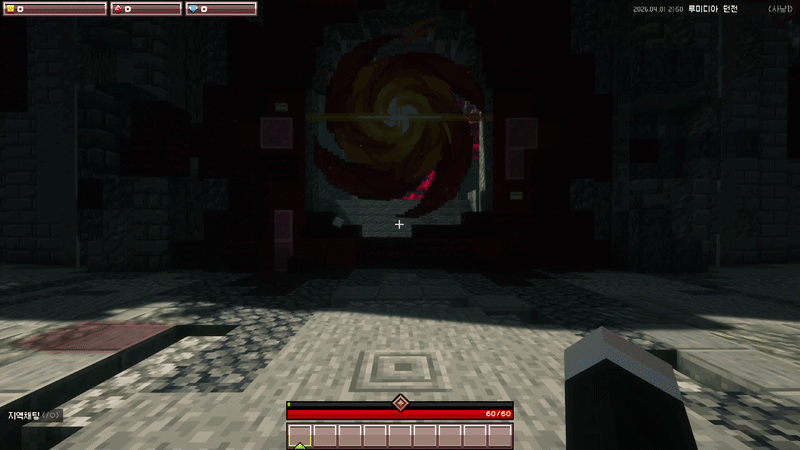This screenshot has height=450, width=800.
Task: Select the highlighted first hotbar slot
Action: [x=300, y=435]
